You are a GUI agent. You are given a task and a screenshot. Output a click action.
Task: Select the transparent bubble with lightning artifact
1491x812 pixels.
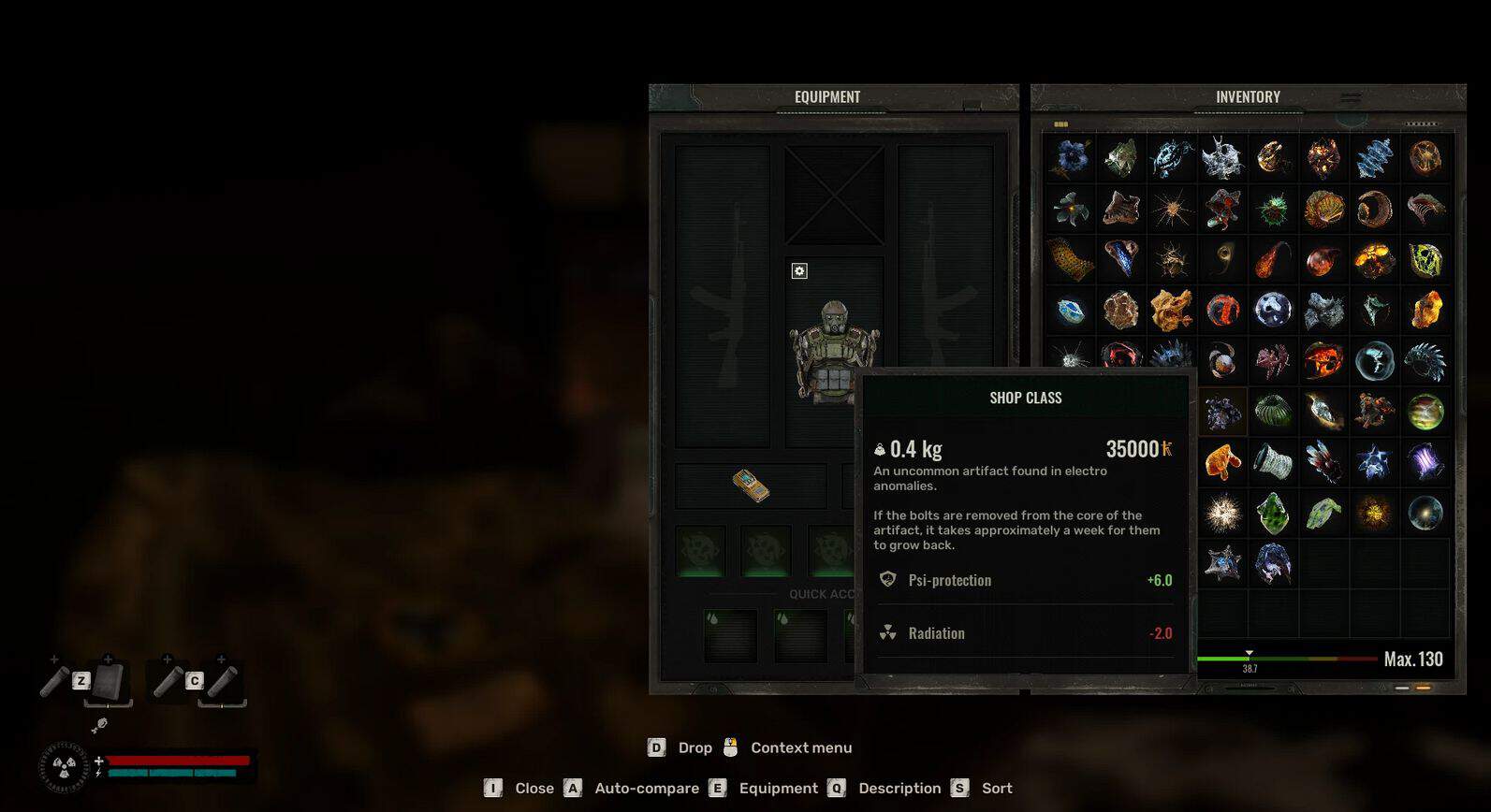tap(1374, 361)
